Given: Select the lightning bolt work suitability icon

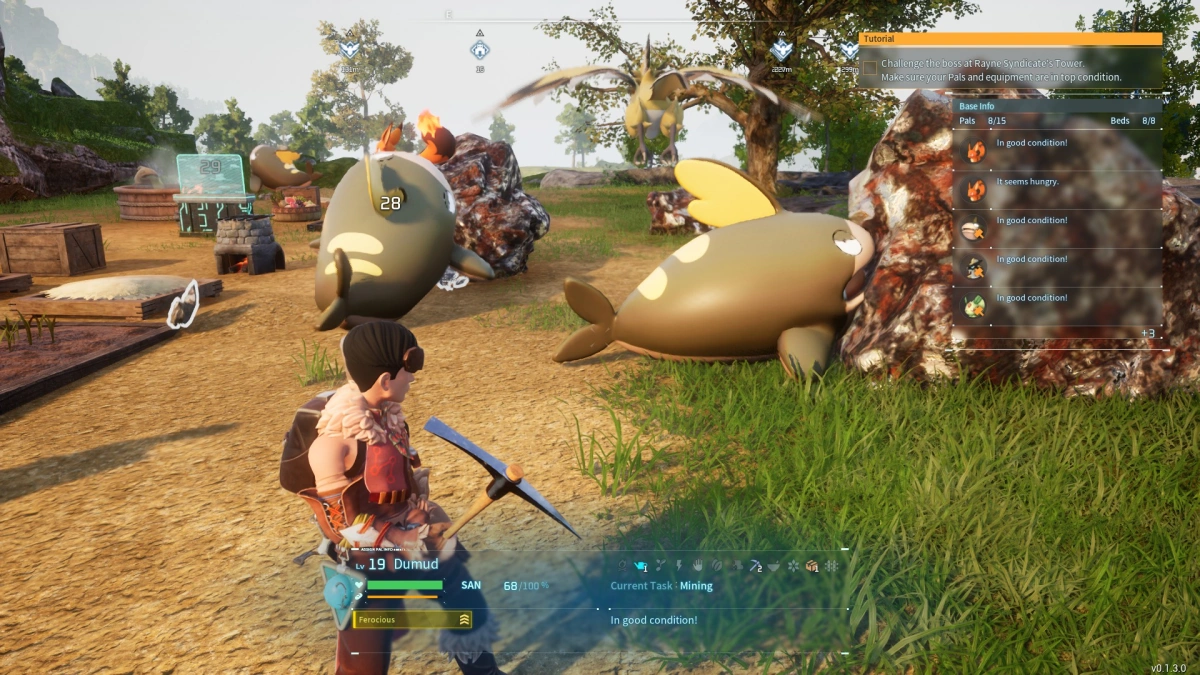Looking at the screenshot, I should pyautogui.click(x=678, y=566).
